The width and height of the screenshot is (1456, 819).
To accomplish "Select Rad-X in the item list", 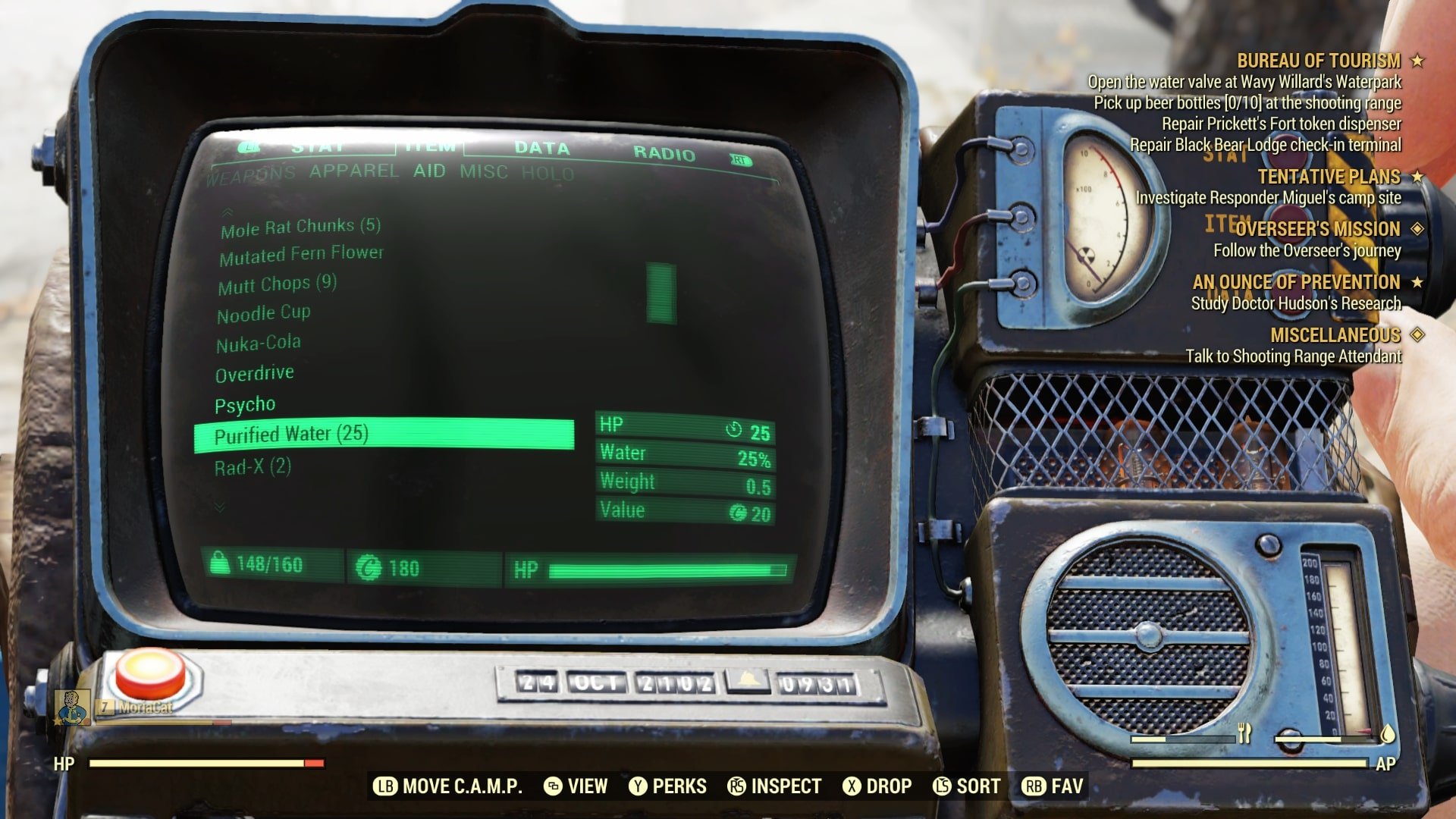I will (x=253, y=466).
